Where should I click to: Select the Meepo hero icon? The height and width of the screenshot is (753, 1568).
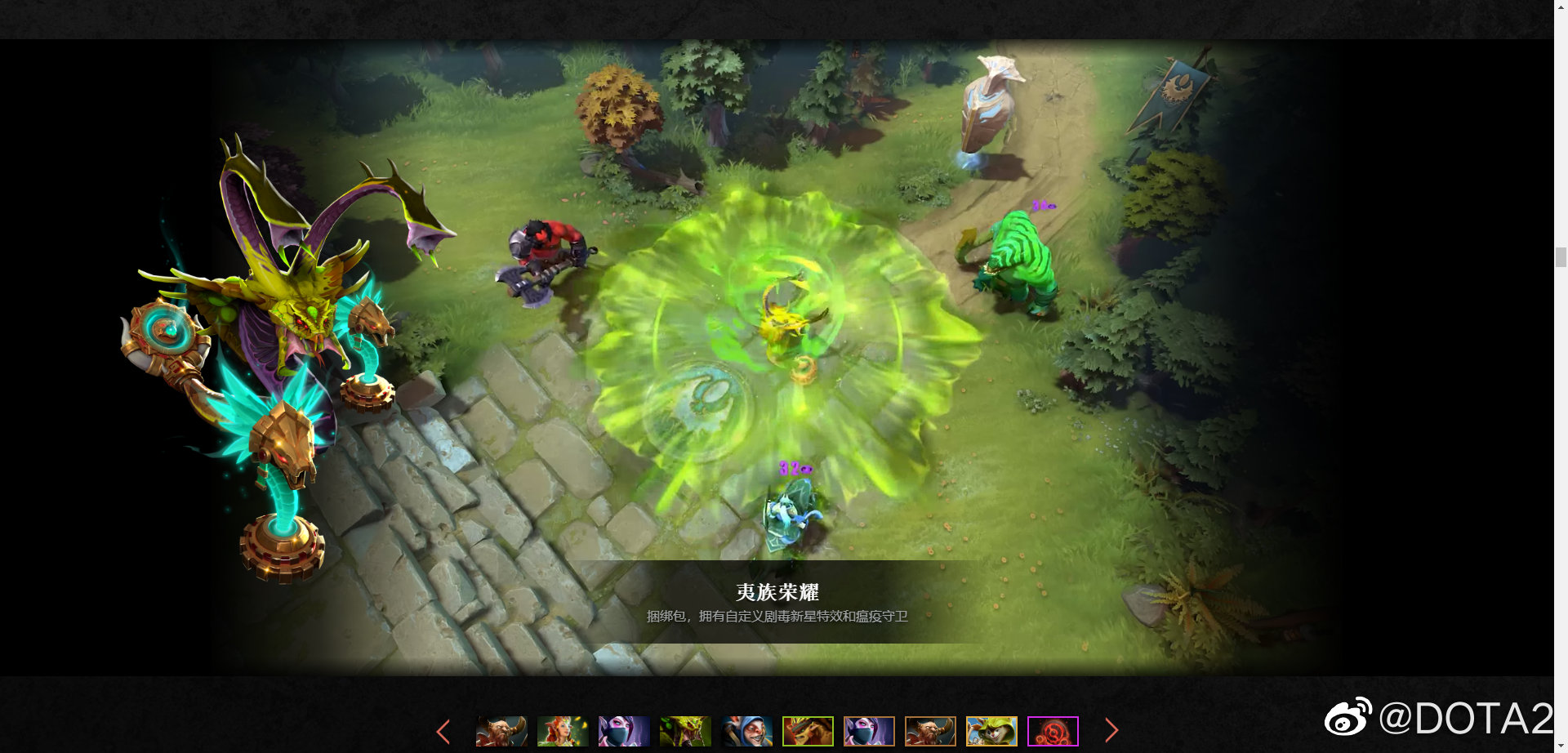(x=746, y=731)
